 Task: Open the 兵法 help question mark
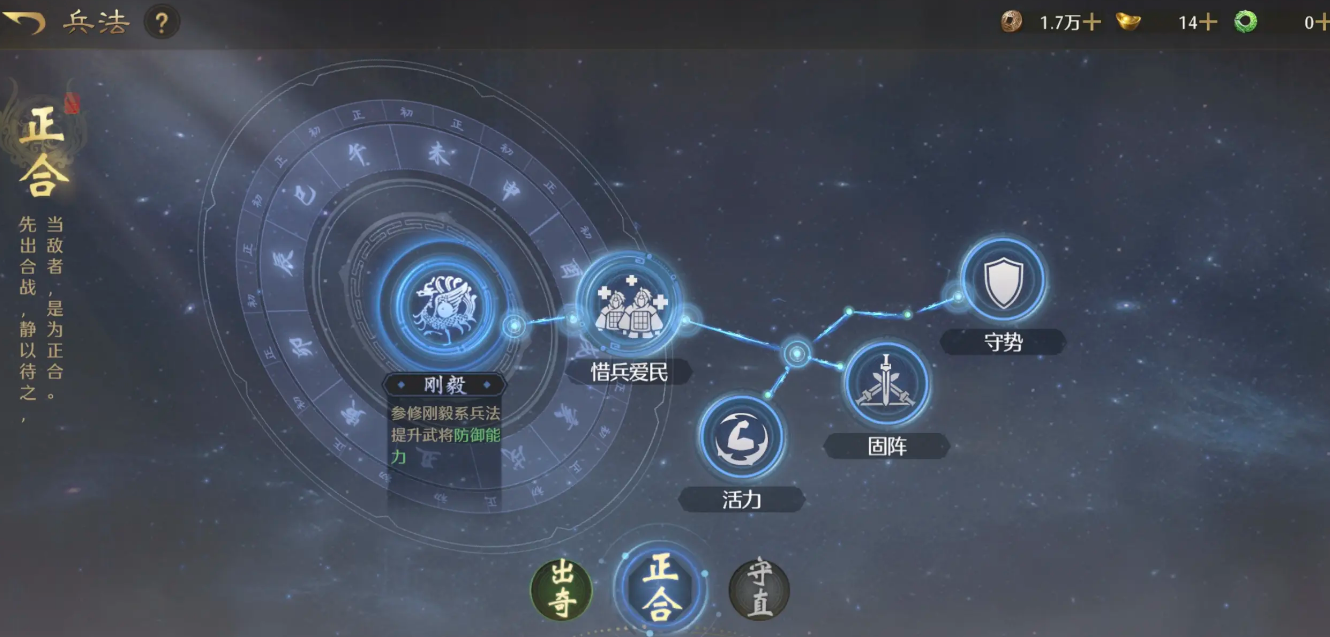(161, 22)
